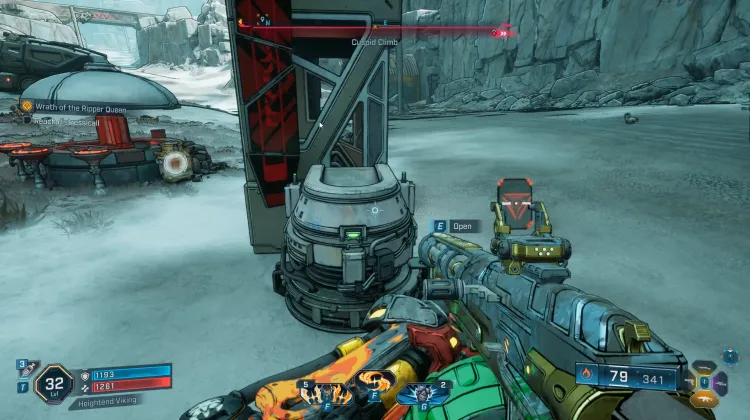Click the compass bar at the top
Image resolution: width=750 pixels, height=420 pixels.
tap(375, 30)
